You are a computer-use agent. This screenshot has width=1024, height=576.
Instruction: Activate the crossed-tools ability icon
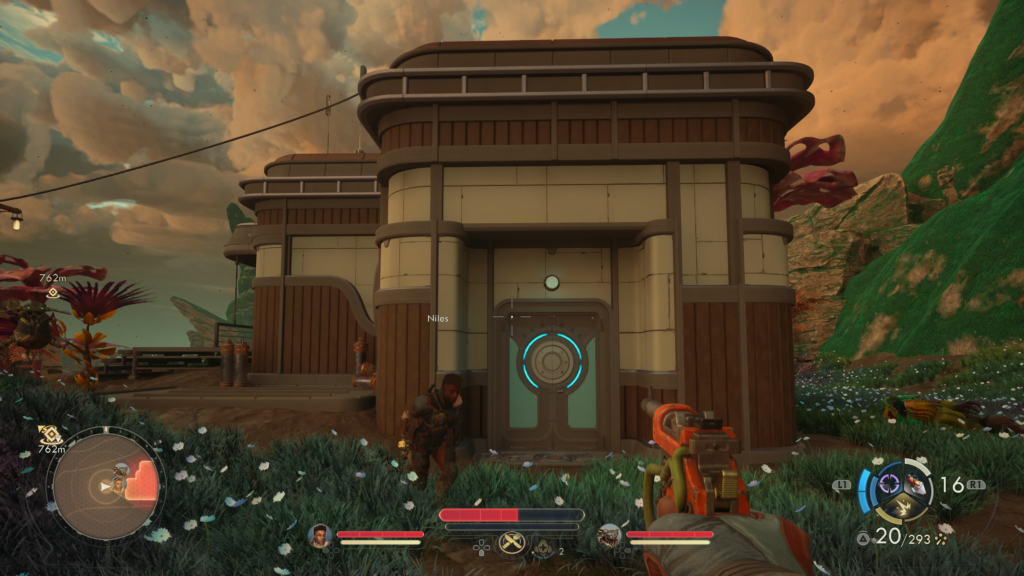pyautogui.click(x=512, y=544)
